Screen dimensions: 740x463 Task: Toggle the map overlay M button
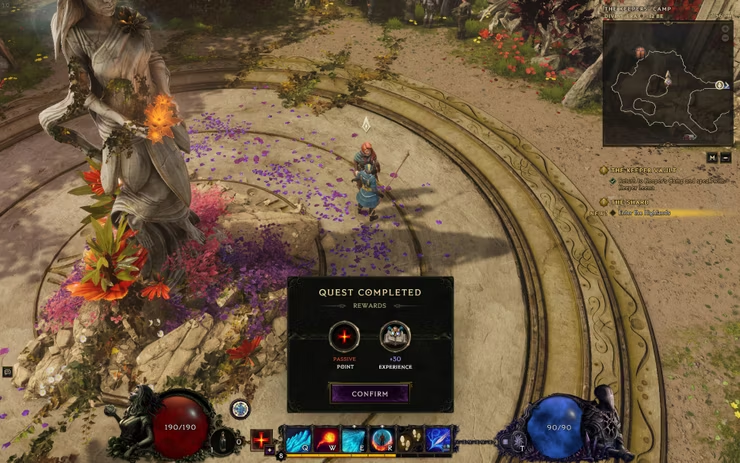(x=712, y=157)
